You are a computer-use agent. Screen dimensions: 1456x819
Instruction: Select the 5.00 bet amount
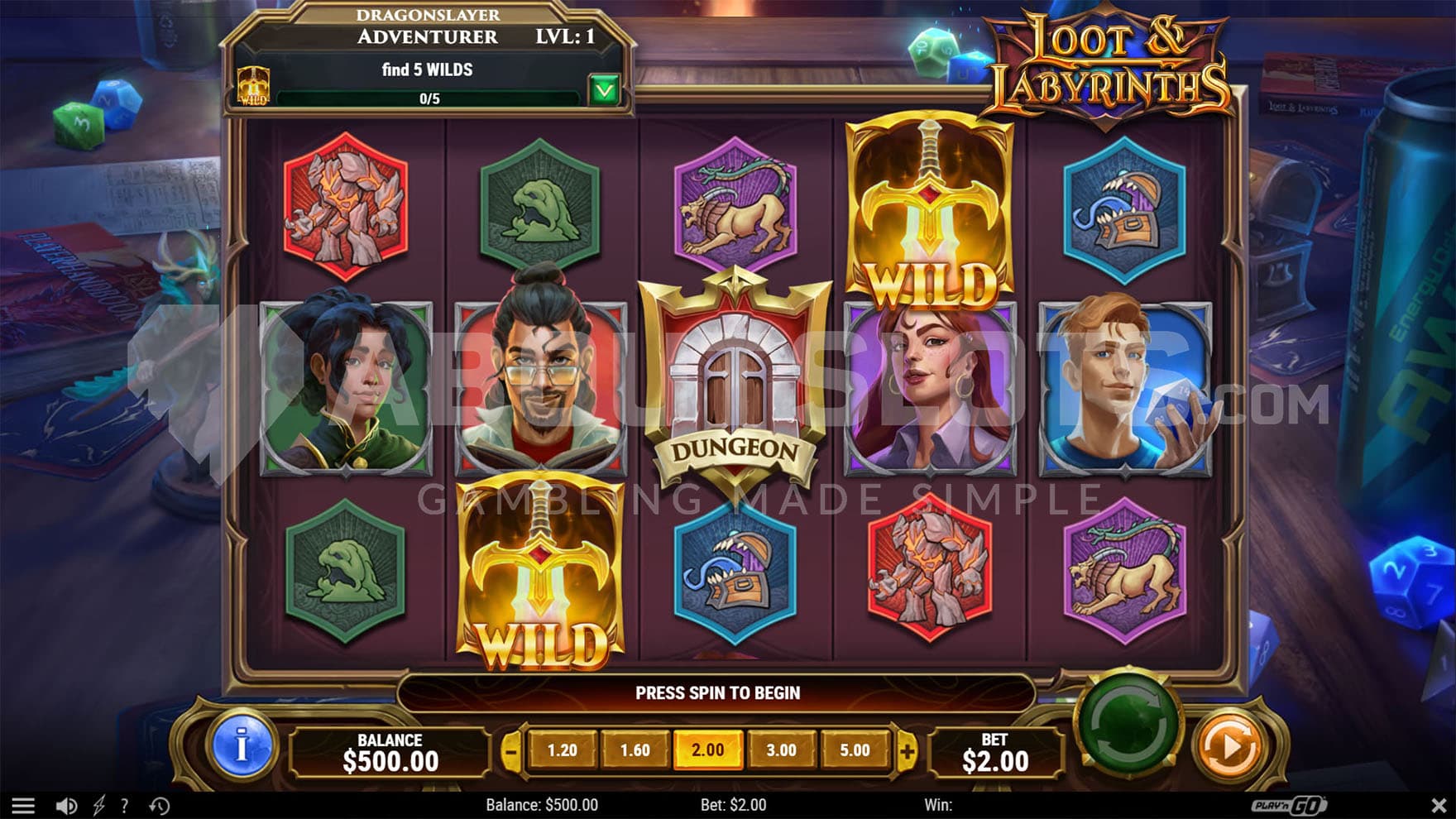pos(855,750)
